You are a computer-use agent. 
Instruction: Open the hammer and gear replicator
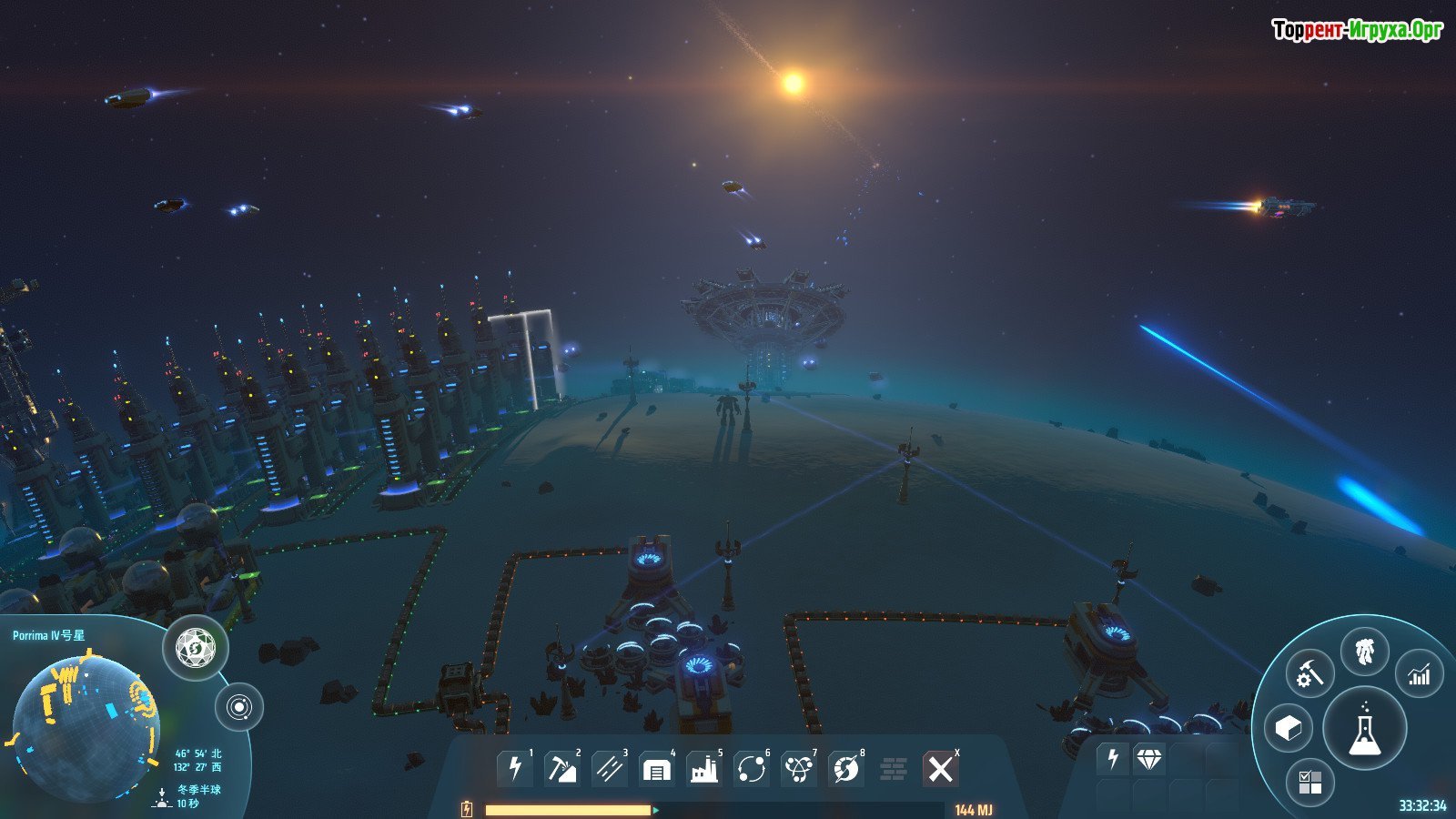(1309, 674)
